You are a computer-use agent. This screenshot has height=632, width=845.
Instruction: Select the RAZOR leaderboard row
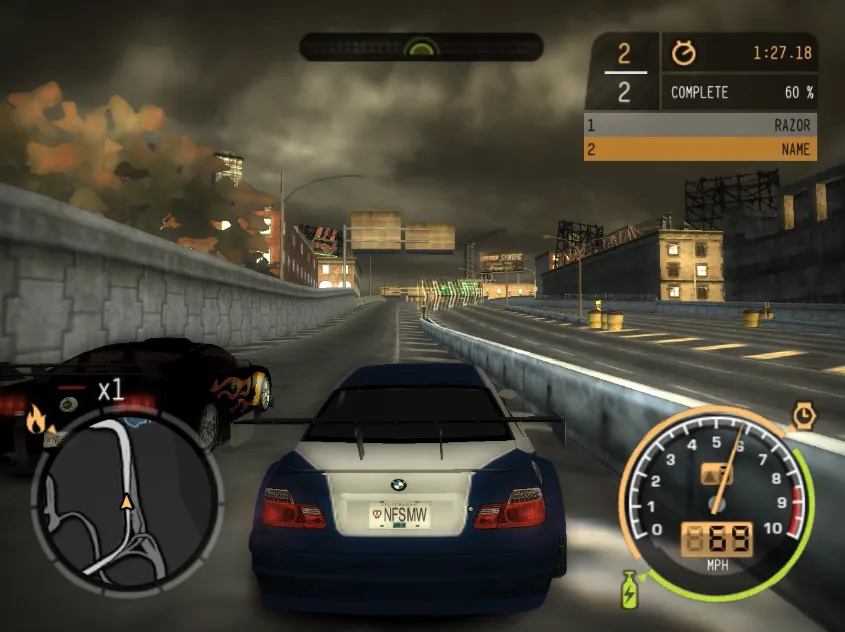pos(700,125)
